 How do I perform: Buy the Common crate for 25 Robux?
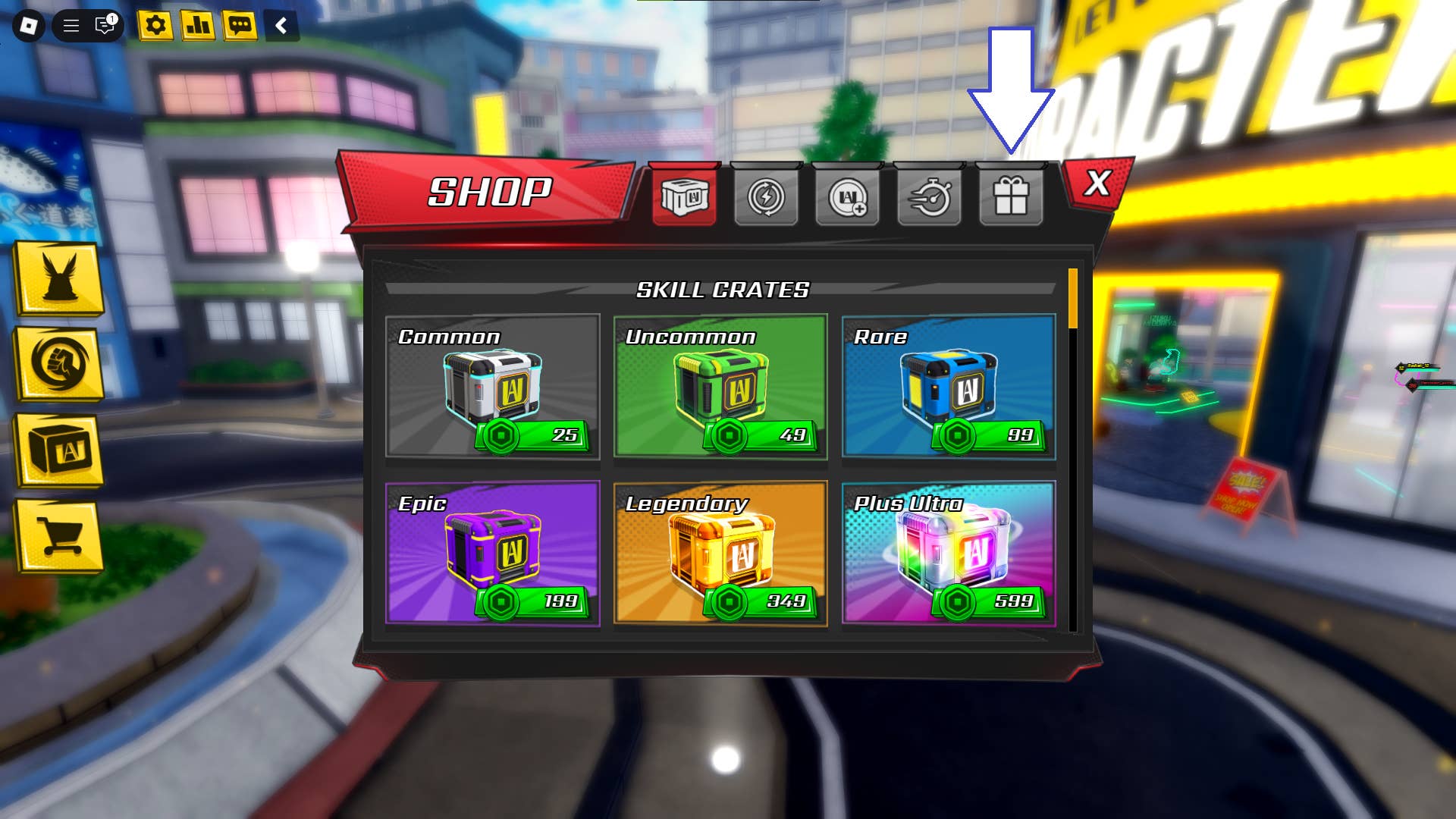(x=493, y=387)
